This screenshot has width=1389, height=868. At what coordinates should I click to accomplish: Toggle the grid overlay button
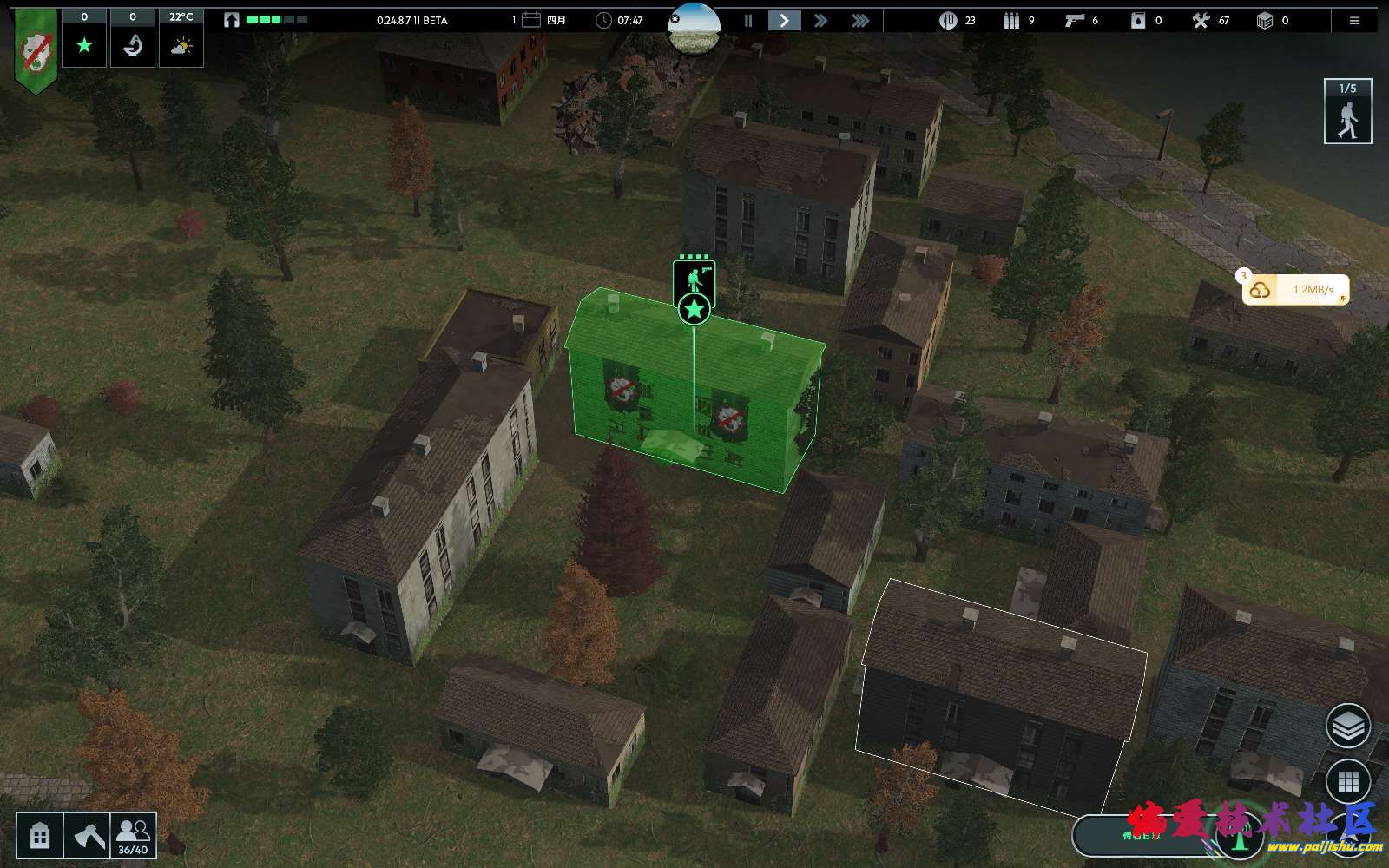[x=1347, y=782]
